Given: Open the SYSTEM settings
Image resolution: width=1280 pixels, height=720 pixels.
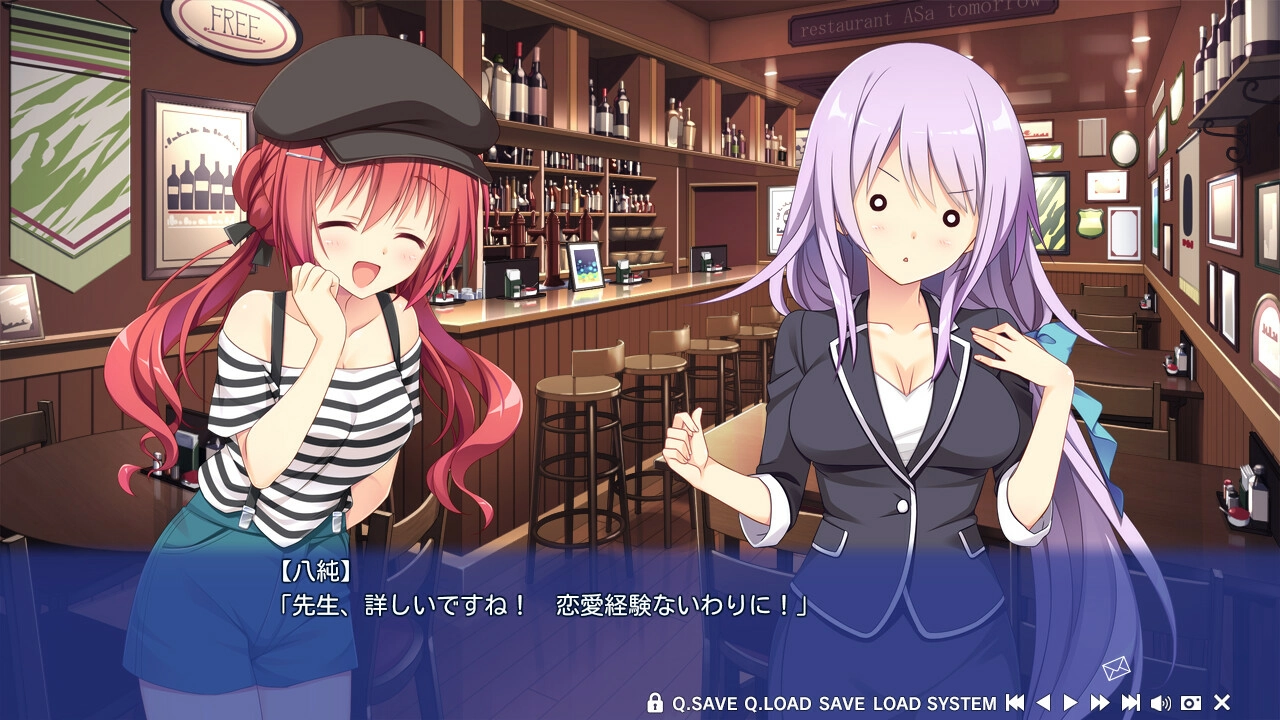Looking at the screenshot, I should click(961, 703).
